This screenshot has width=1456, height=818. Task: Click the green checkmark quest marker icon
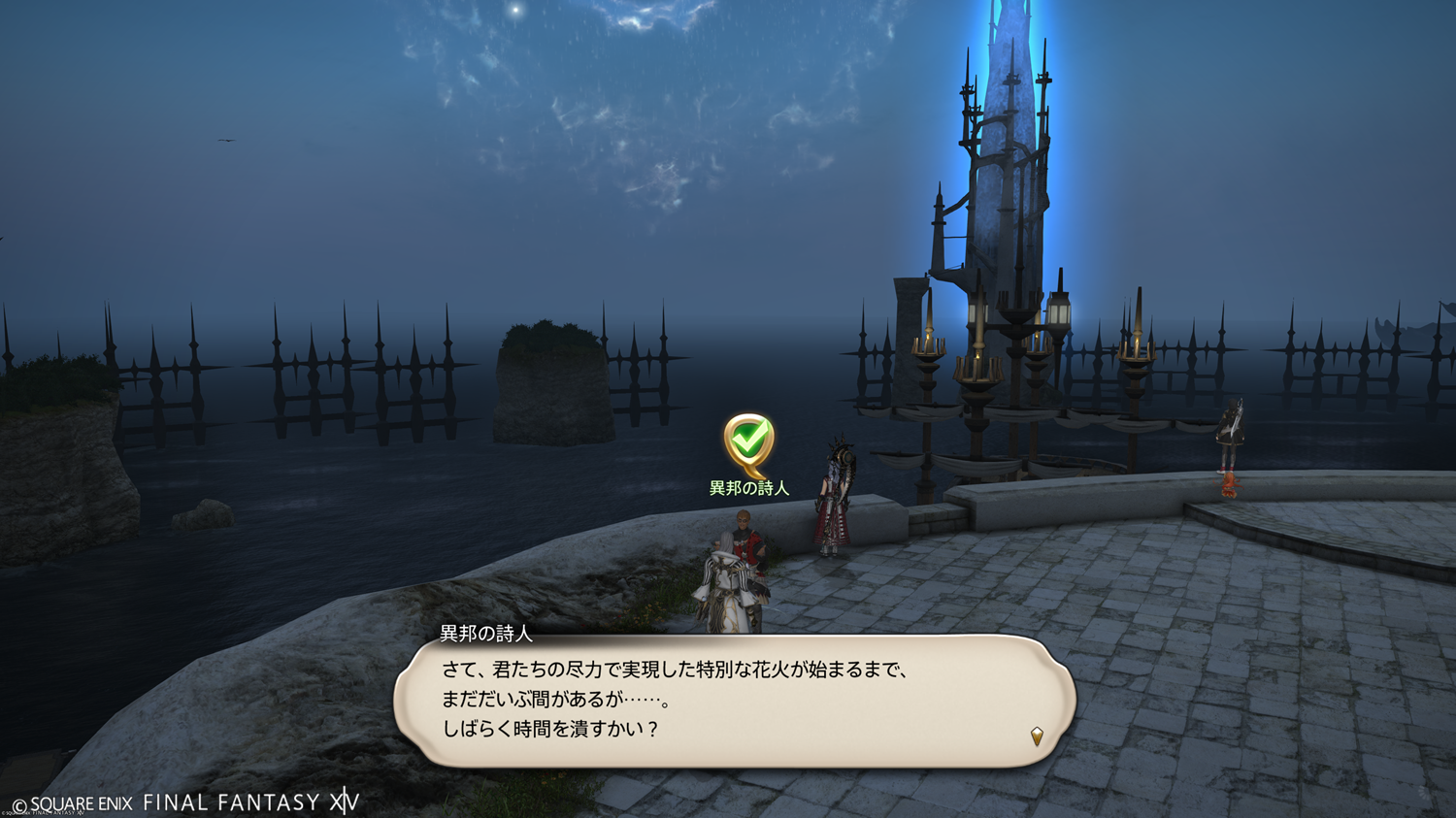tap(748, 442)
